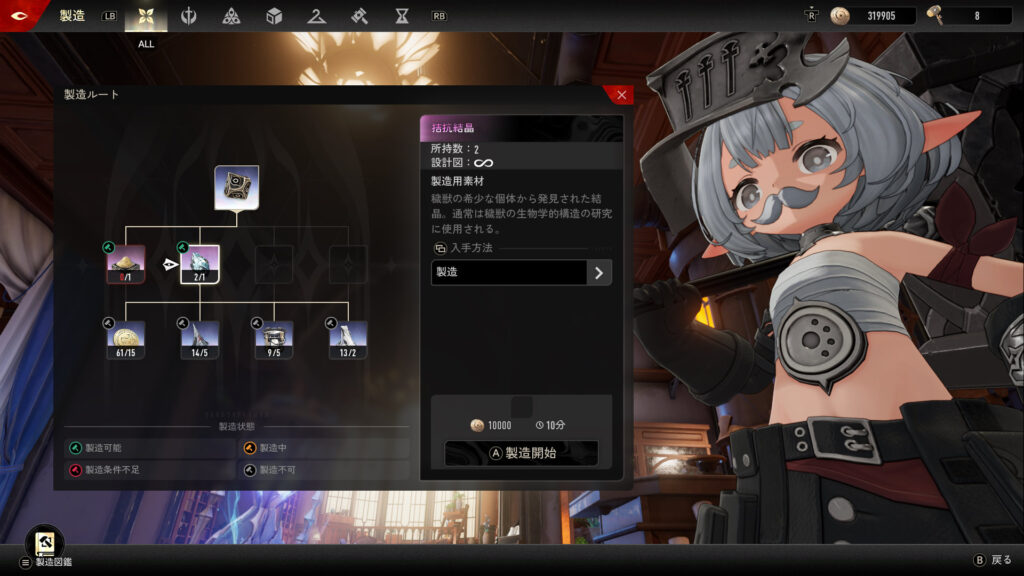Switch to the hourglass category tab

click(x=401, y=16)
